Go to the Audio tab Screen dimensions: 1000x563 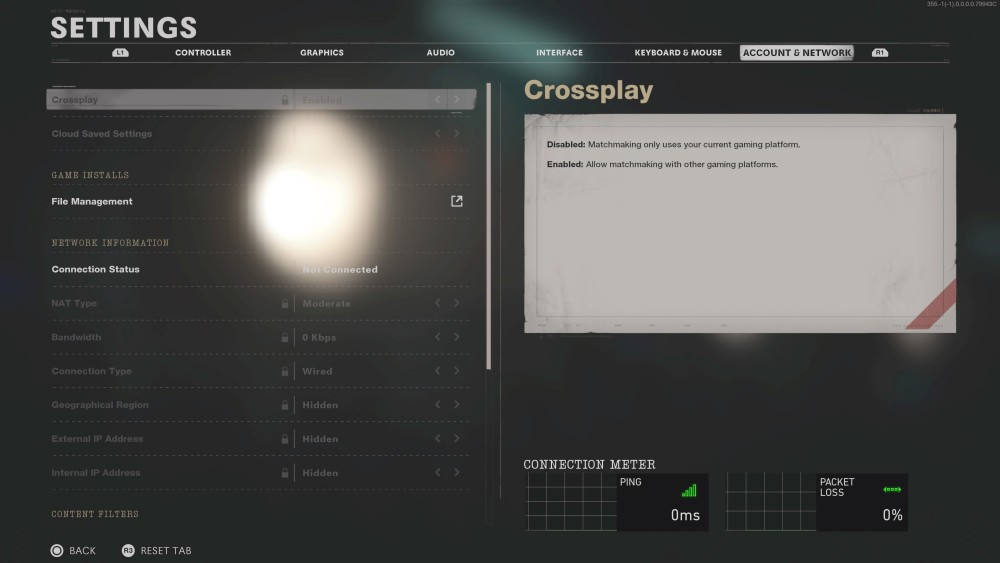click(x=440, y=53)
